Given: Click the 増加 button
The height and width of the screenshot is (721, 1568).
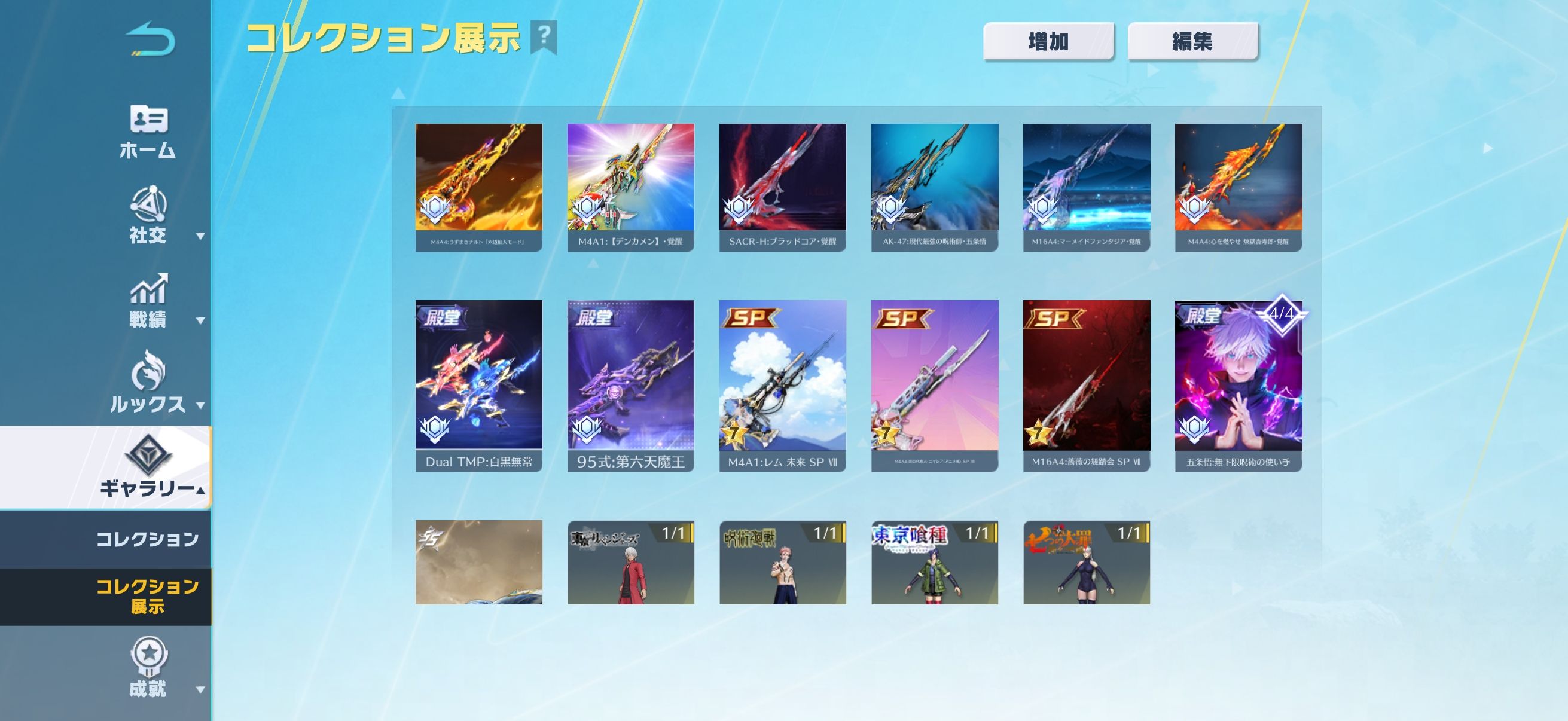Looking at the screenshot, I should coord(1048,41).
